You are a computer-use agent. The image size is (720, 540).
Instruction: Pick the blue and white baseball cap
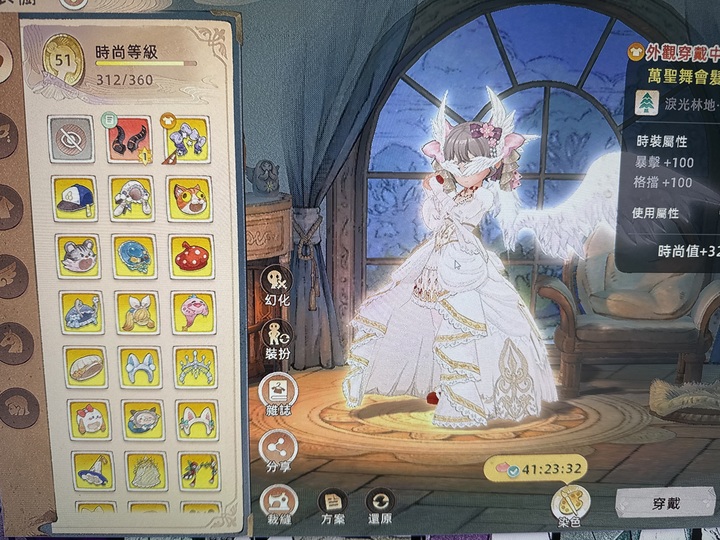tap(74, 198)
